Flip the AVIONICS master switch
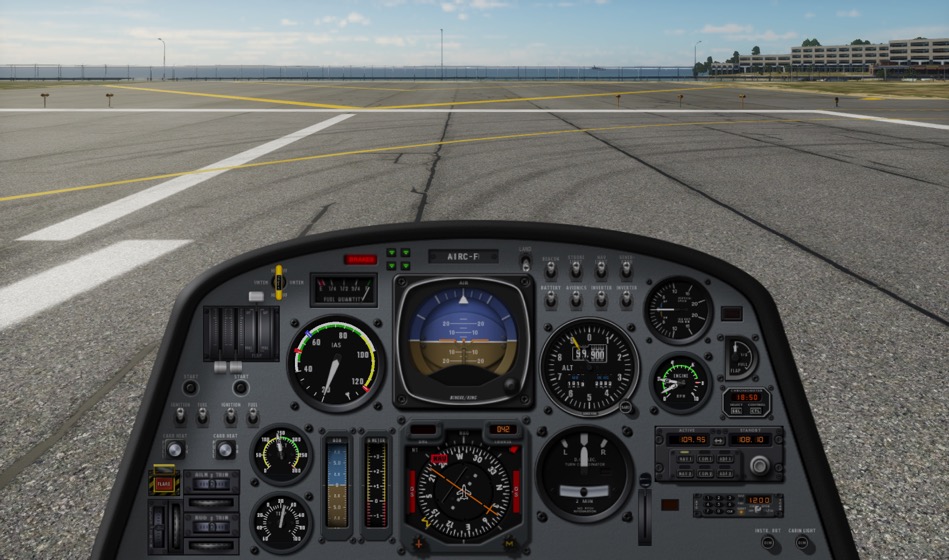This screenshot has height=560, width=949. pyautogui.click(x=576, y=299)
